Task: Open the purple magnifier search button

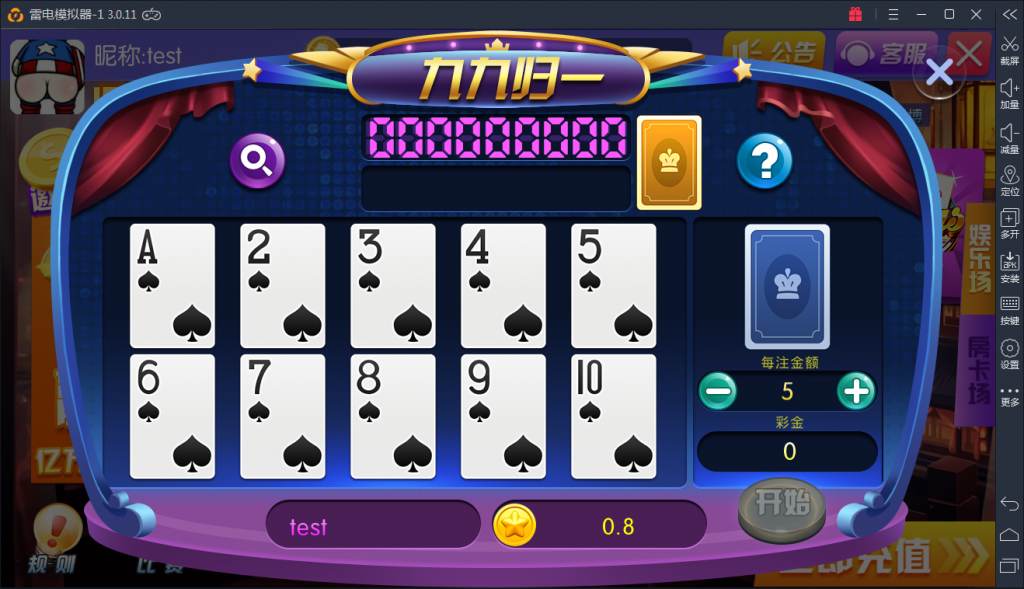Action: tap(258, 160)
